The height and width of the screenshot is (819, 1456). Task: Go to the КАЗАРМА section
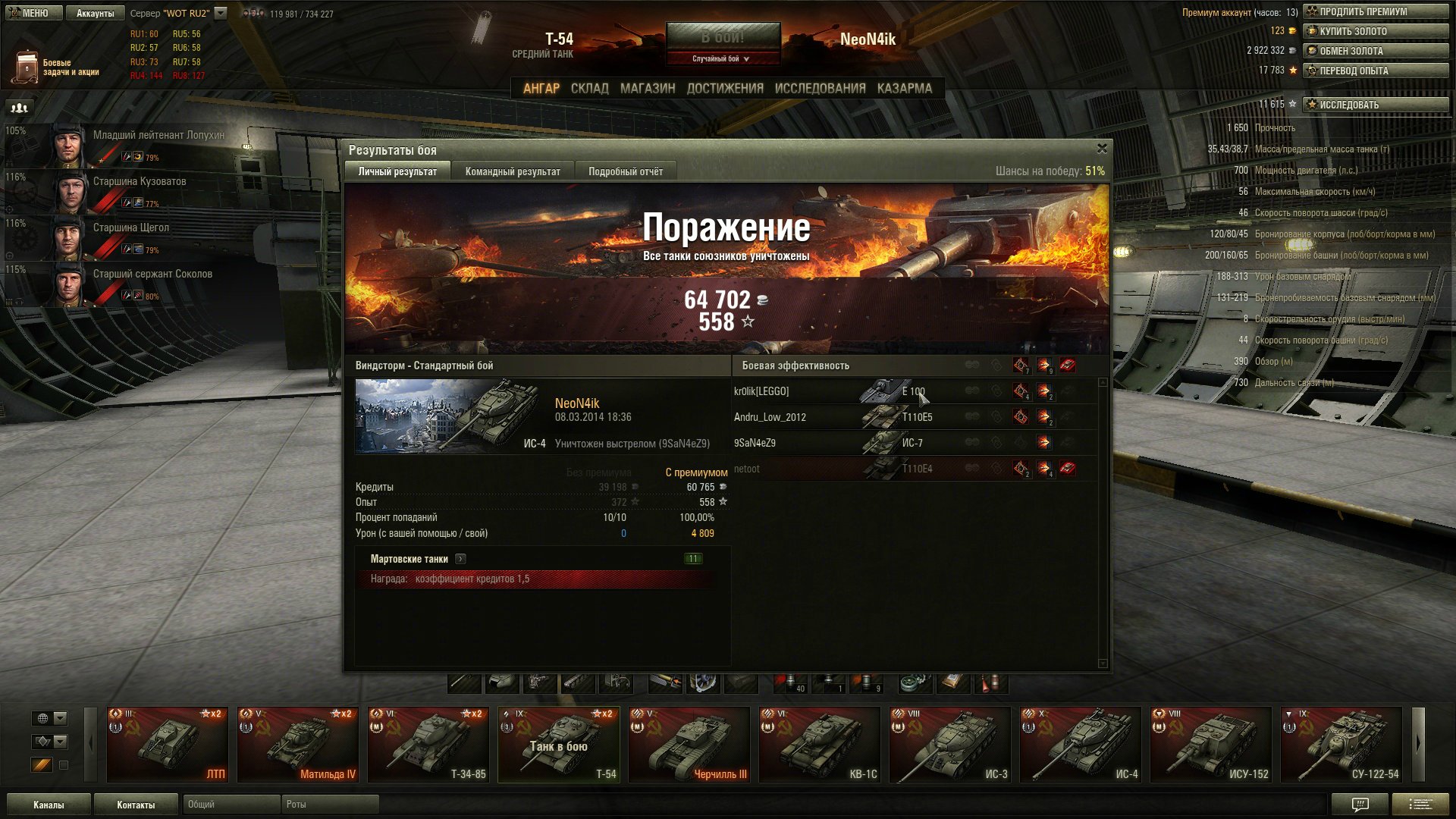point(904,88)
